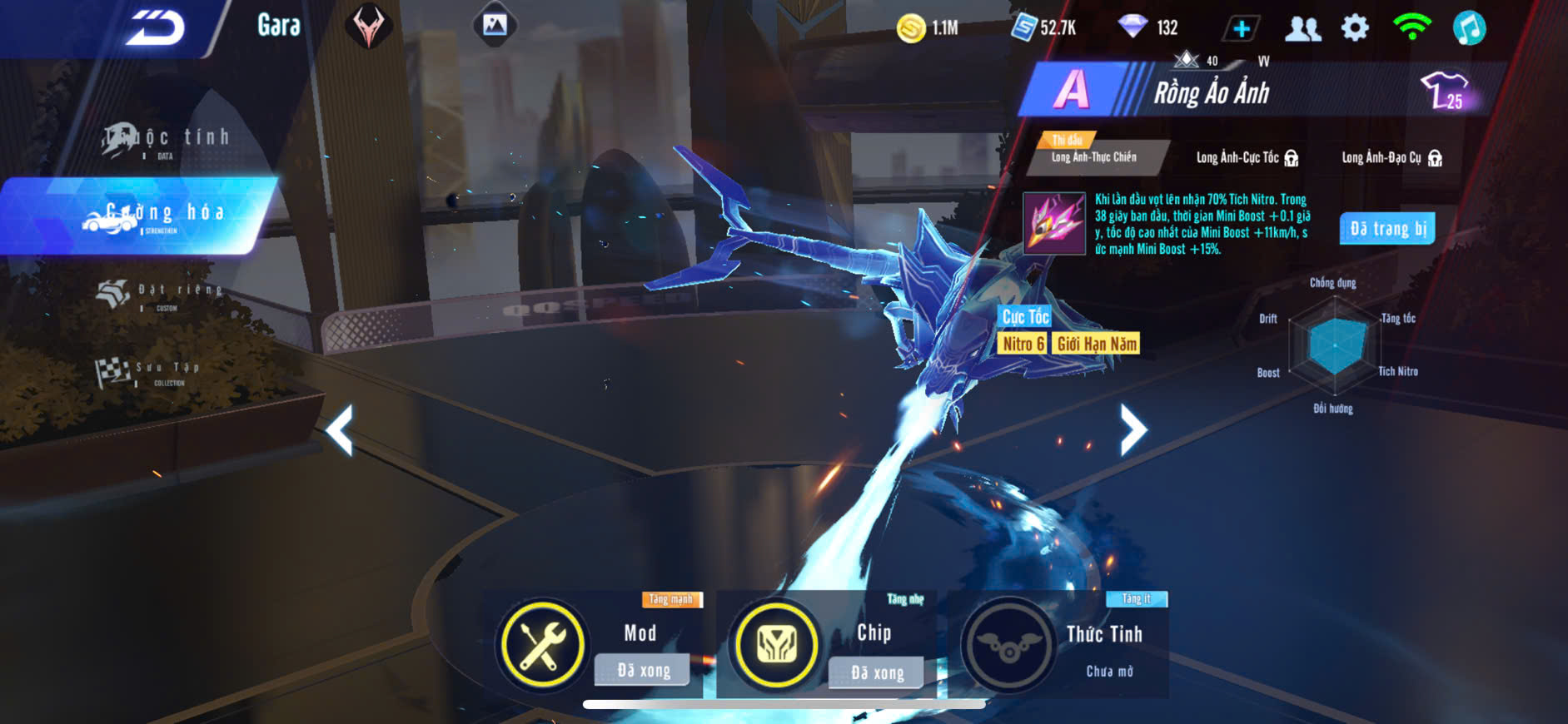This screenshot has width=1568, height=724.
Task: Go back using the top-left arrow
Action: [x=154, y=28]
